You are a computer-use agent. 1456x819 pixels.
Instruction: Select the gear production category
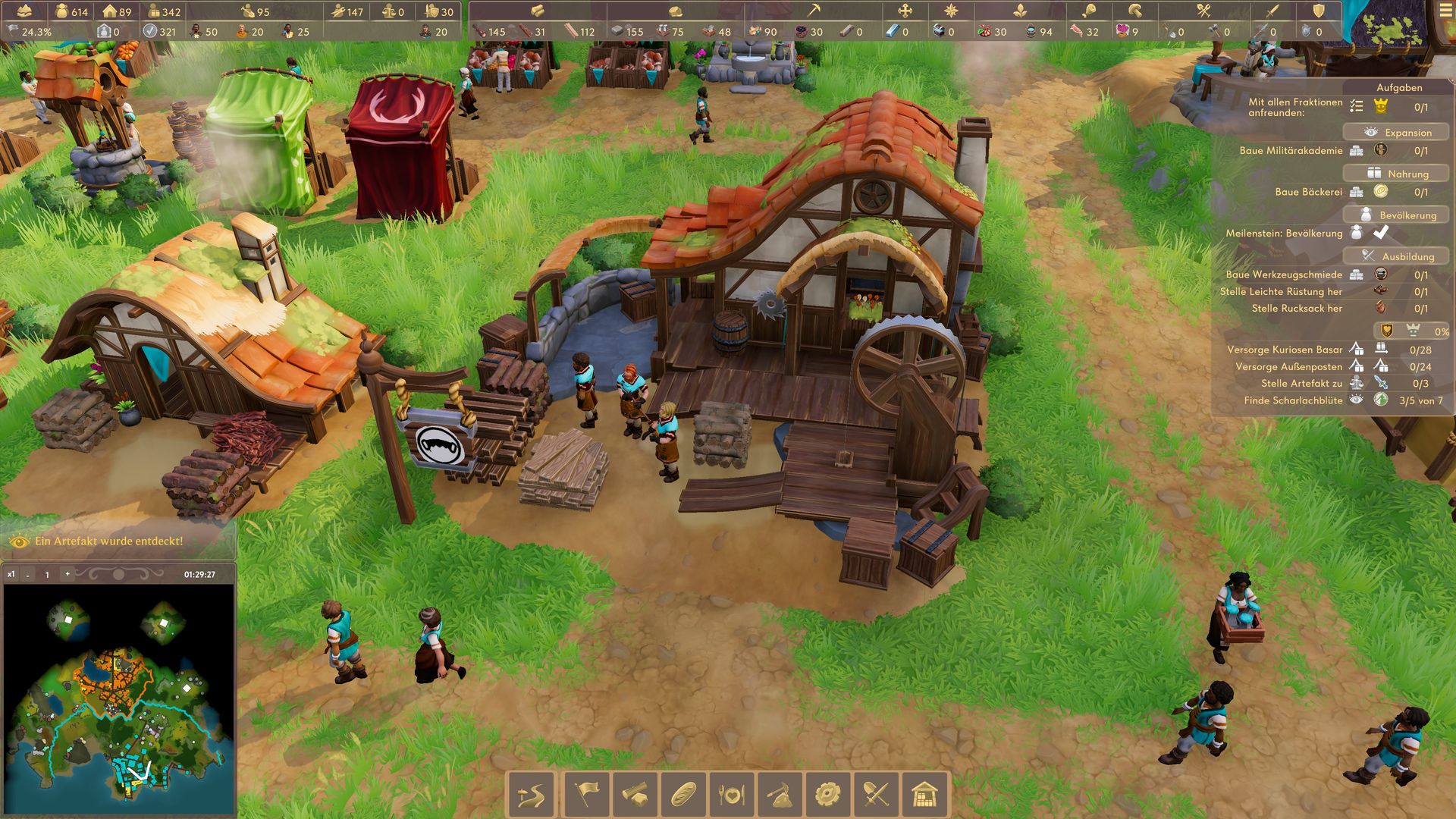[828, 795]
